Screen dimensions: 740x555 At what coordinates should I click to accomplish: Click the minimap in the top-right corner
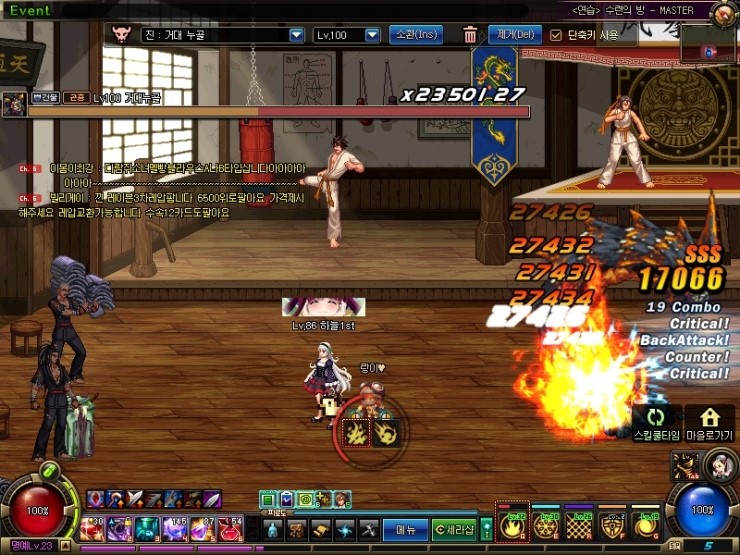pos(709,44)
